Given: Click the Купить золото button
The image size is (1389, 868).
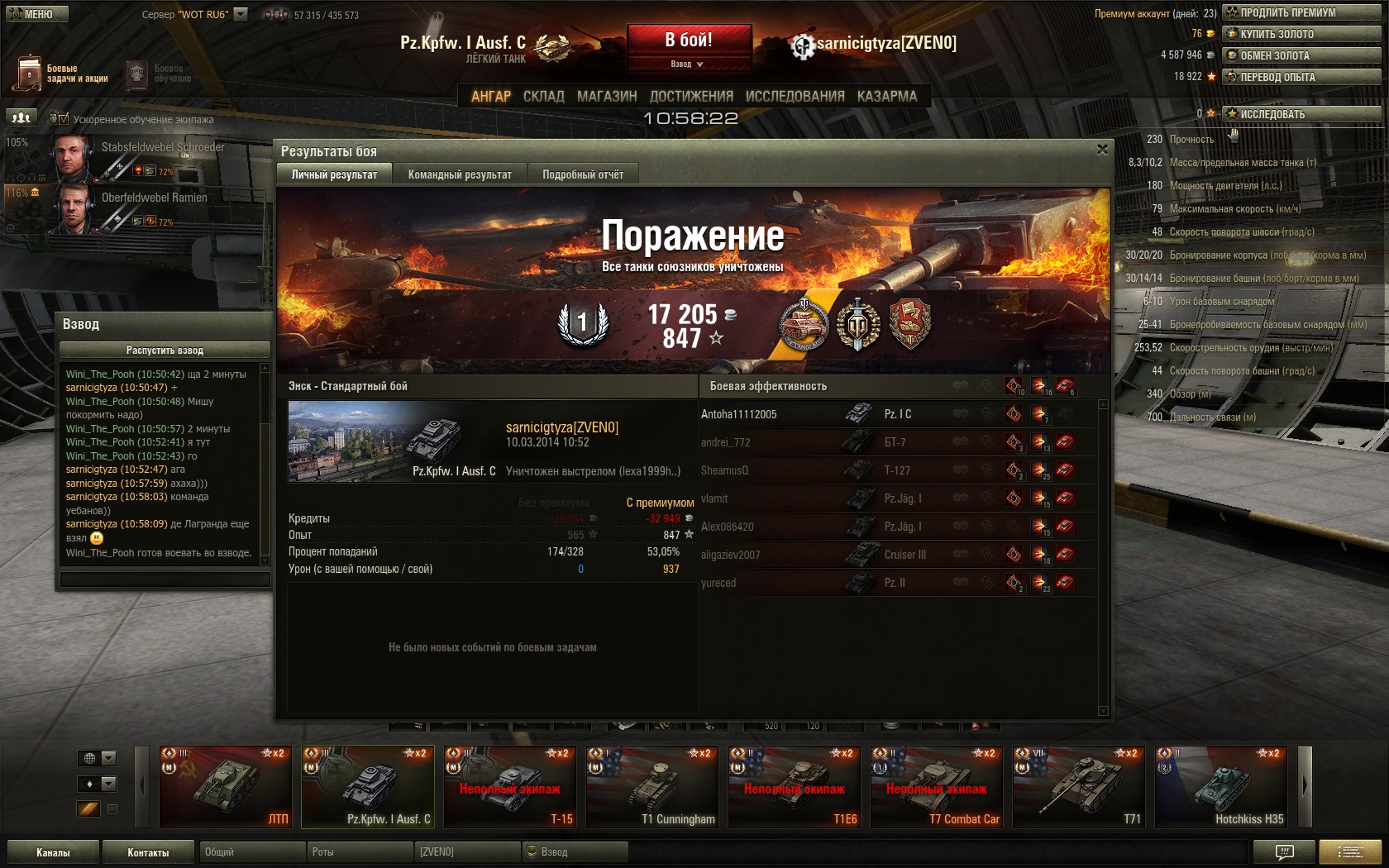Looking at the screenshot, I should coord(1301,34).
